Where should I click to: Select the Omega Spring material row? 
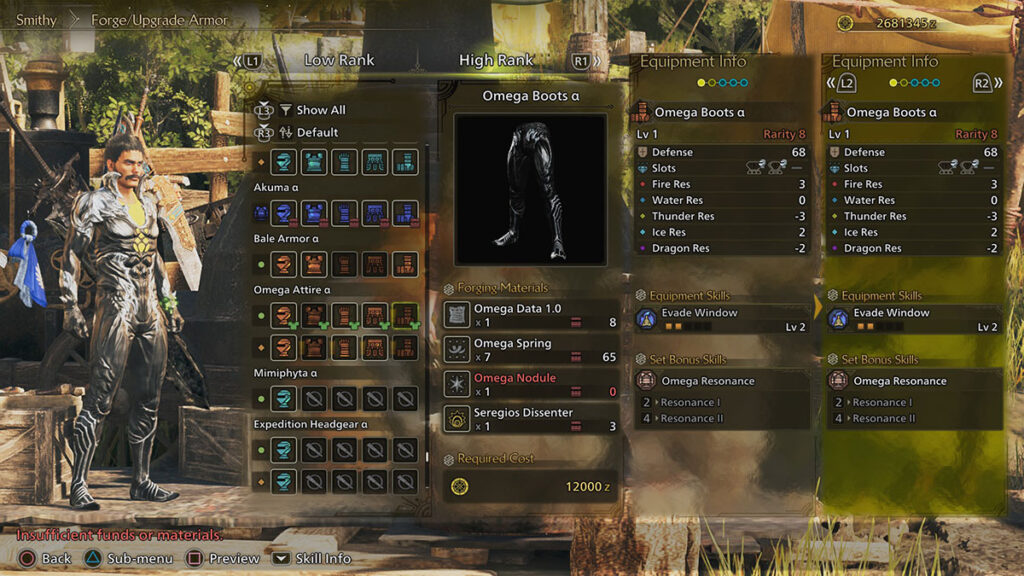pos(531,350)
